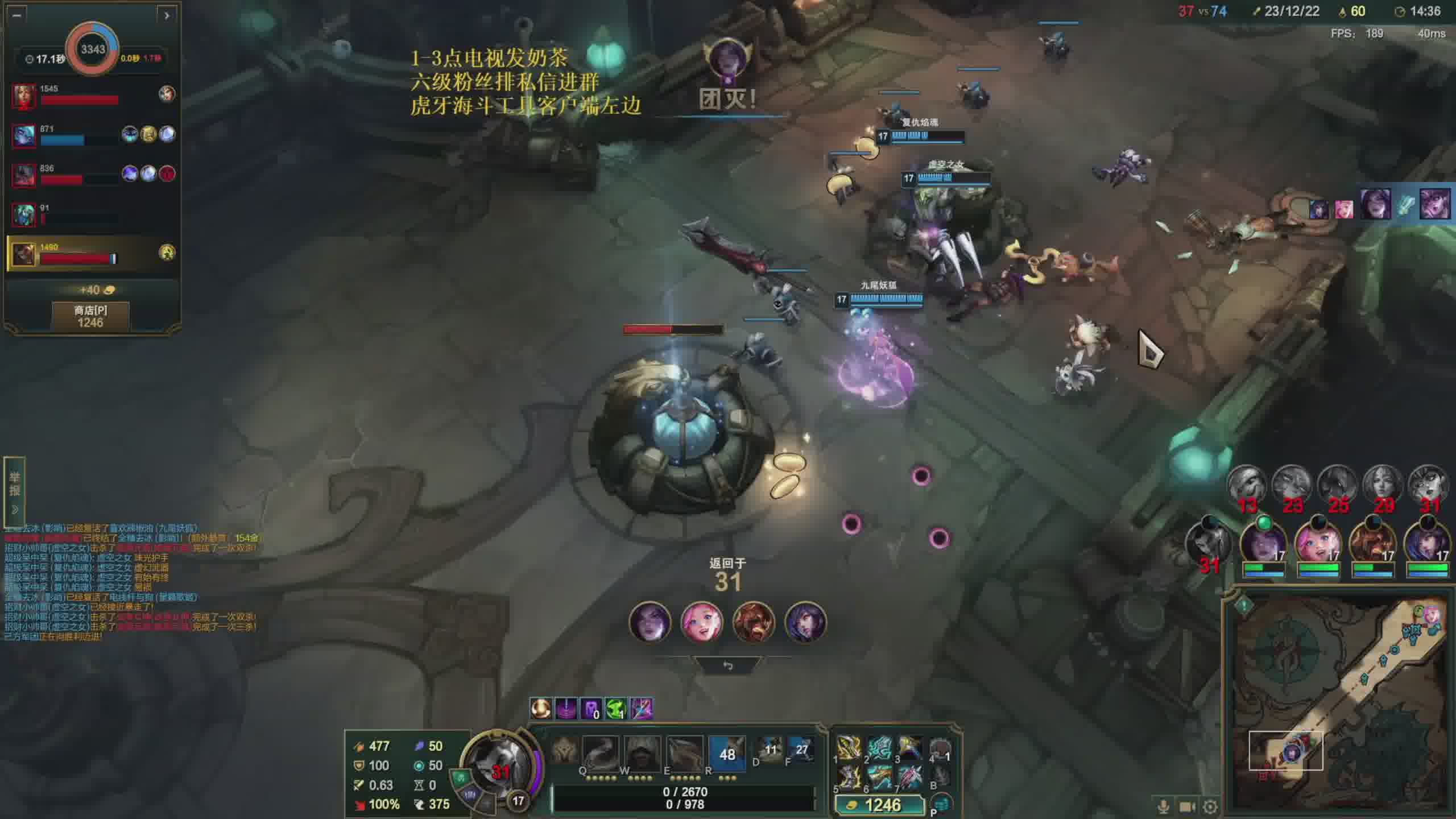
Task: Select the highlighted 1490 damage row
Action: [x=91, y=253]
